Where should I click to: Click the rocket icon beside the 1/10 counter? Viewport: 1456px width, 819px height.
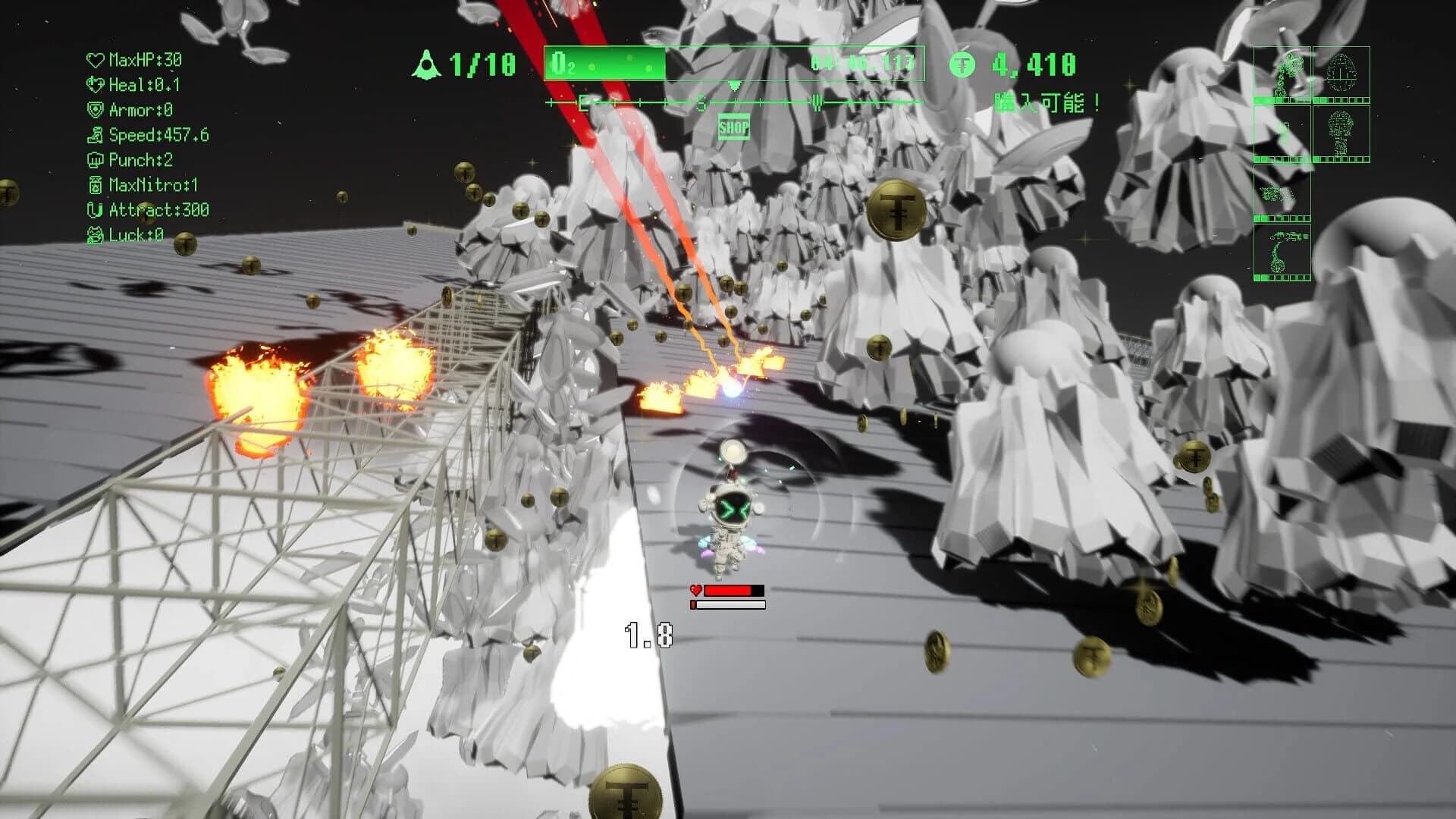(x=427, y=63)
